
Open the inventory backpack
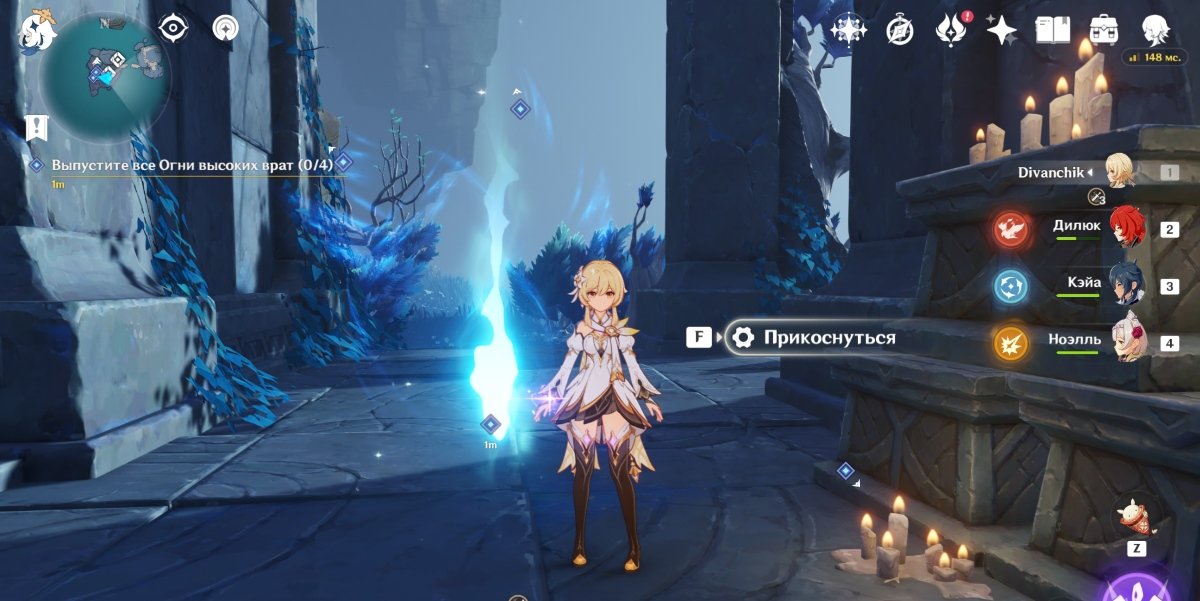(x=1104, y=30)
